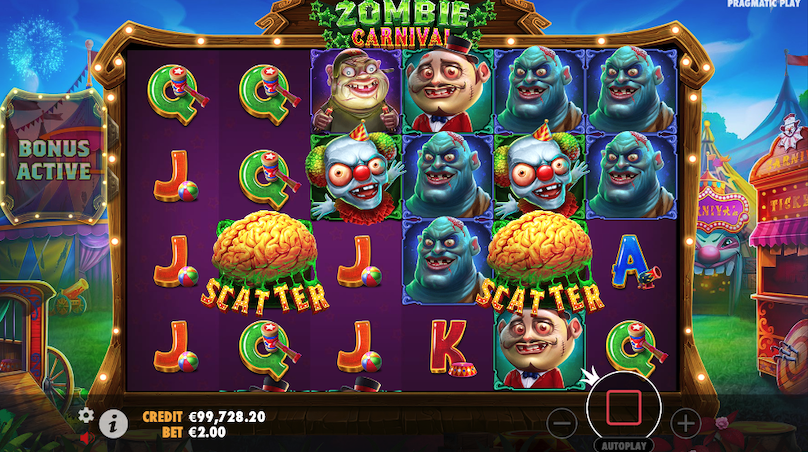Open the Autoplay options
Screen dimensions: 808x452
point(624,444)
